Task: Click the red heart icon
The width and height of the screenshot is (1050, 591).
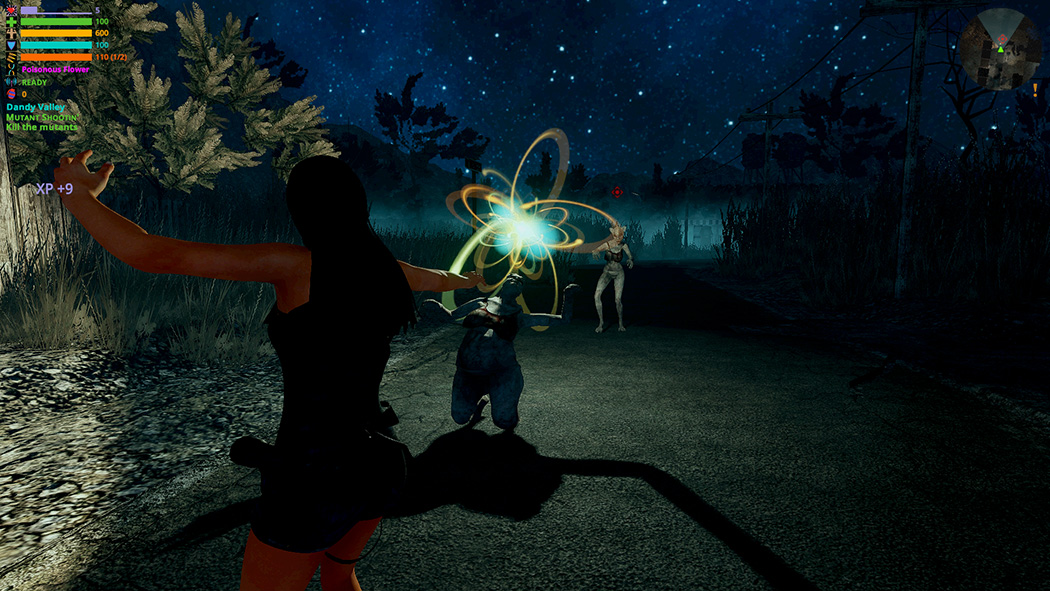Action: tap(11, 9)
